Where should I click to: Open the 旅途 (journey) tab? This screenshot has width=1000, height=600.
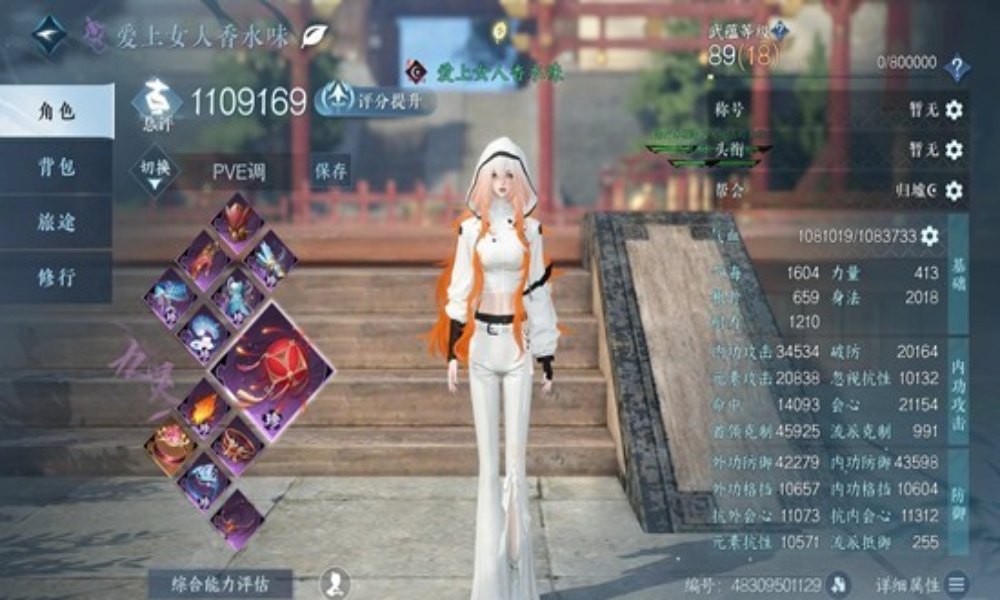tap(55, 222)
